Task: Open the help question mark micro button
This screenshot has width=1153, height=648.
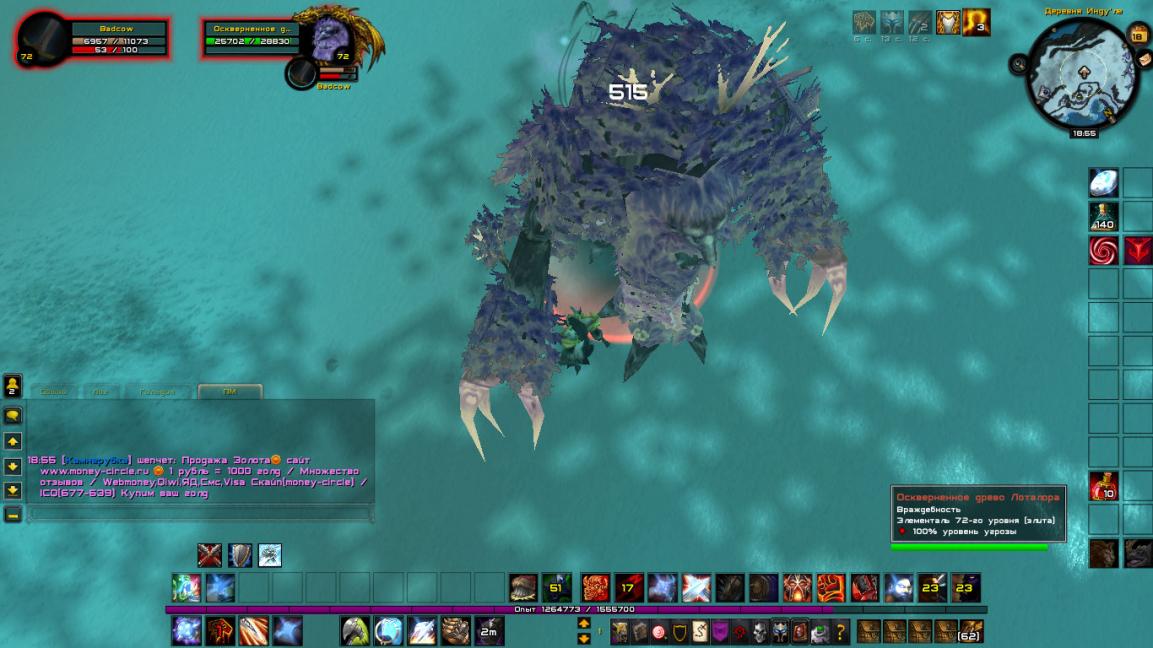Action: [x=841, y=632]
